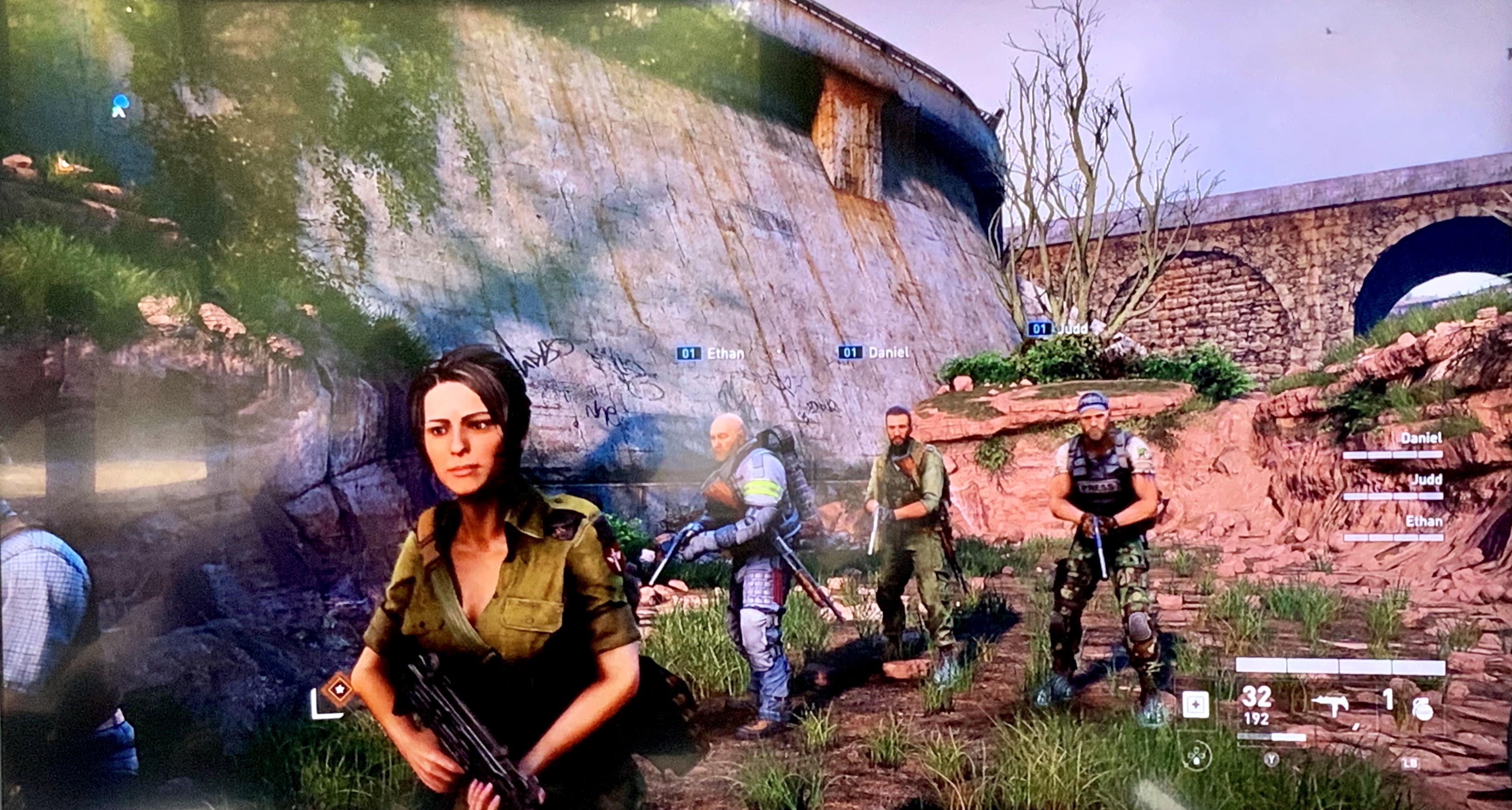Select Daniel in the squad list
This screenshot has height=810, width=1512.
pyautogui.click(x=1420, y=438)
